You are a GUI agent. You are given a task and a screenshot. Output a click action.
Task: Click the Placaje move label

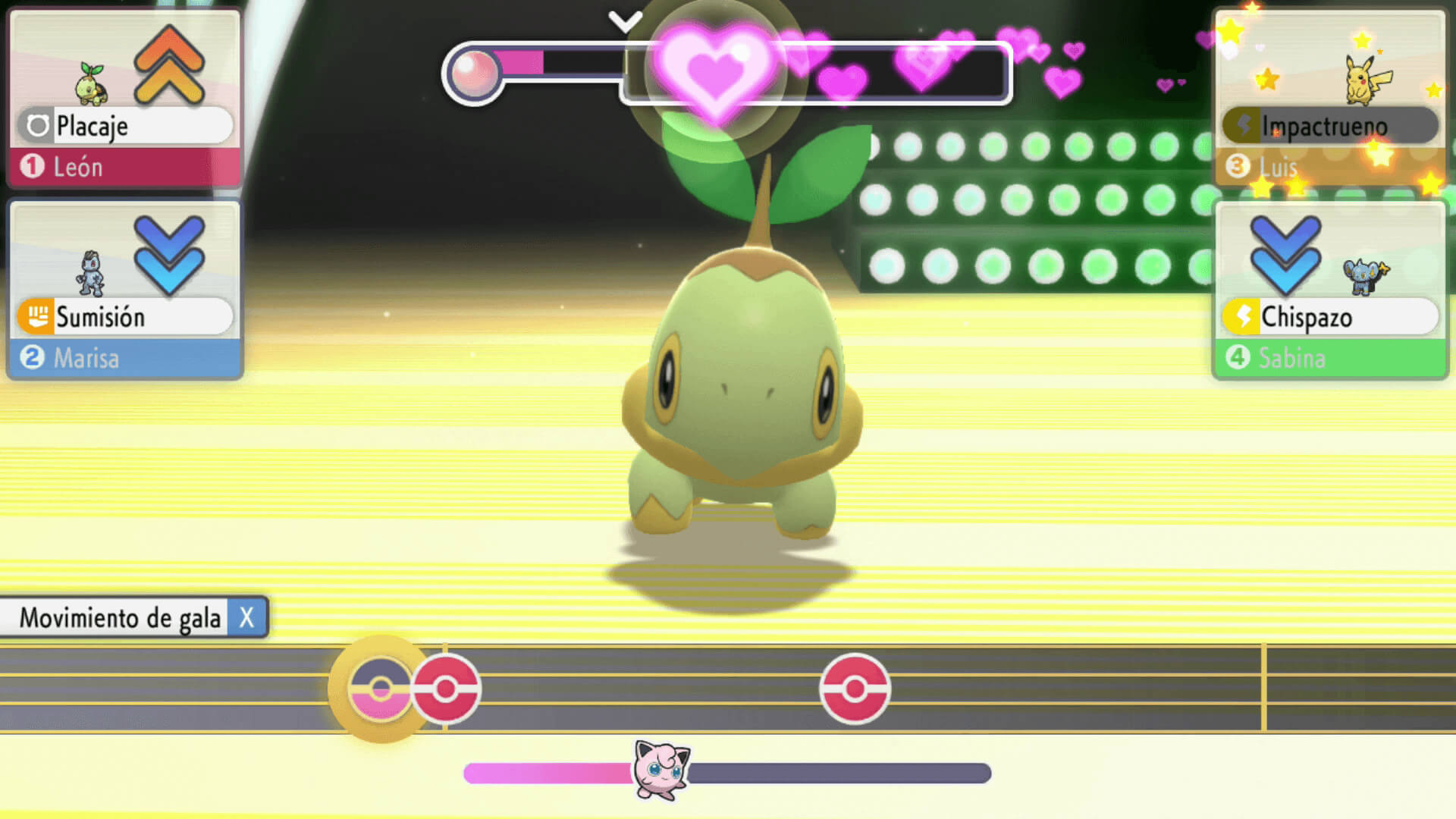(x=124, y=126)
